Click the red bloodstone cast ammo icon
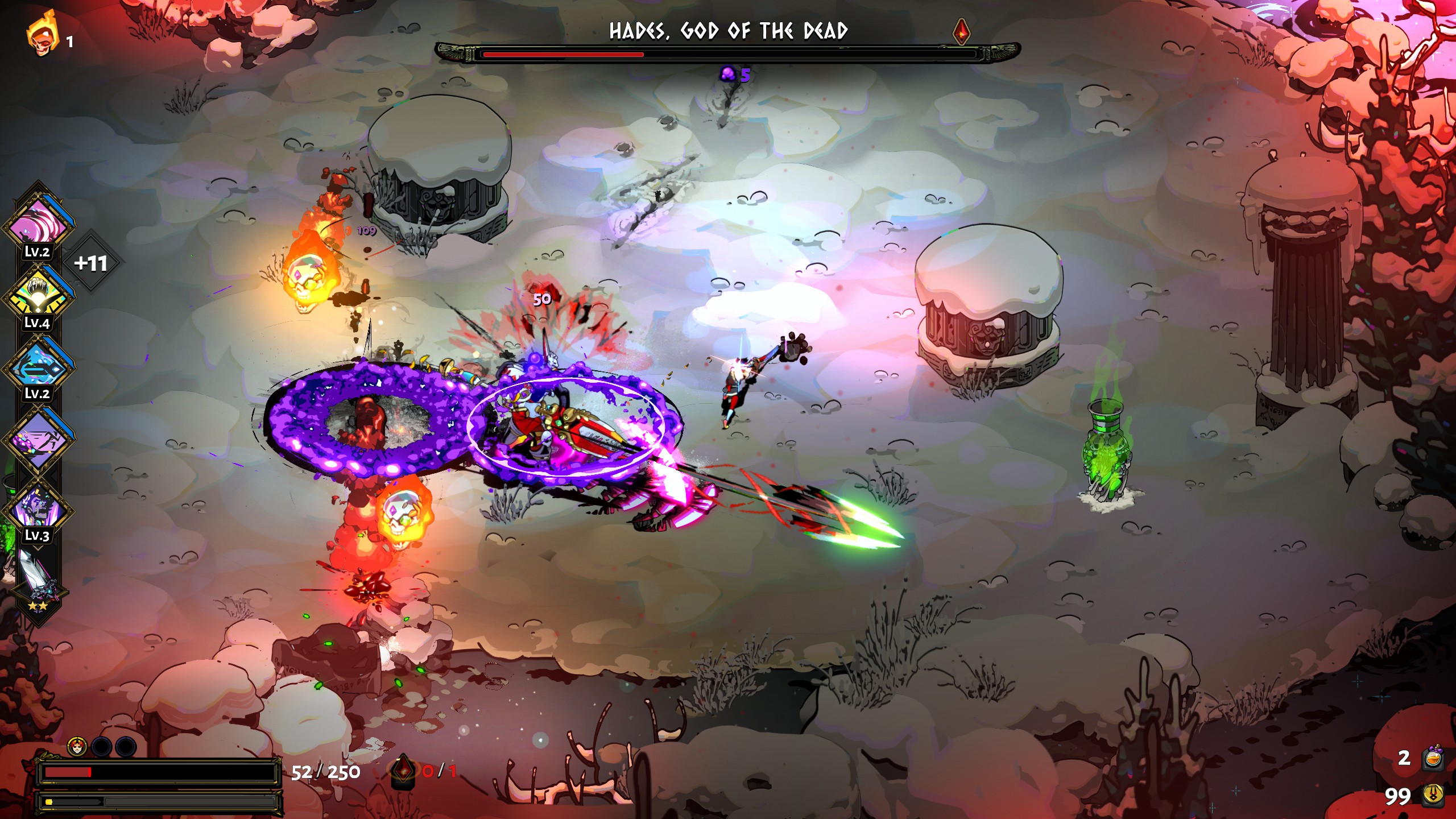 403,770
